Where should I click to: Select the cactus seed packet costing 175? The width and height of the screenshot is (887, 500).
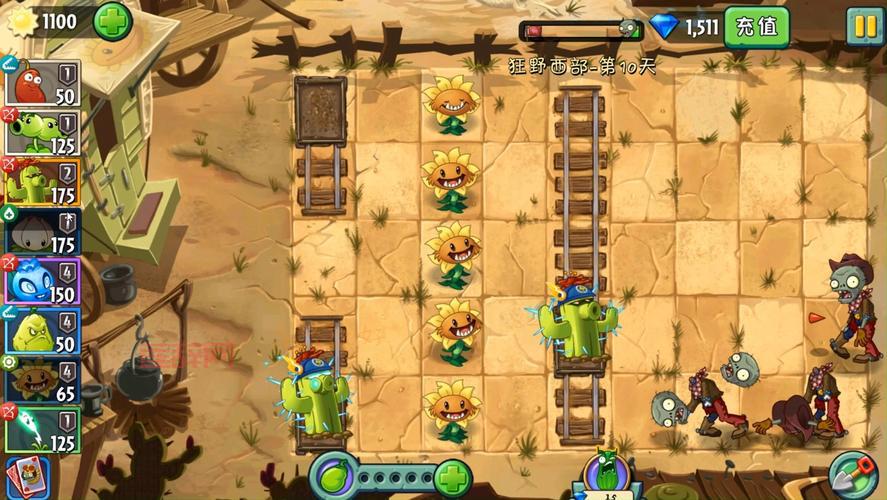point(42,182)
